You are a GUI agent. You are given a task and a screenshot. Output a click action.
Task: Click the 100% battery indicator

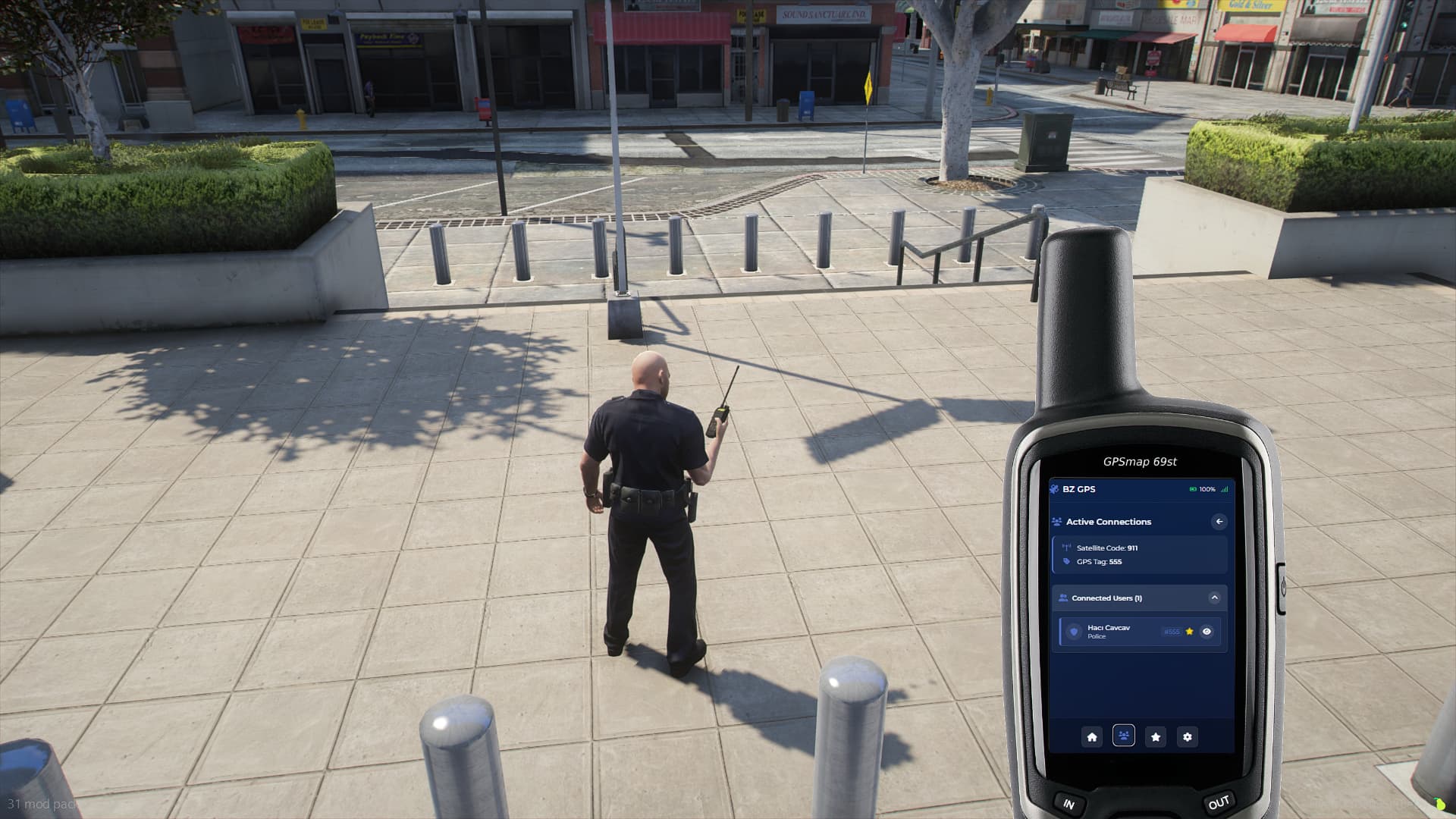(1200, 489)
